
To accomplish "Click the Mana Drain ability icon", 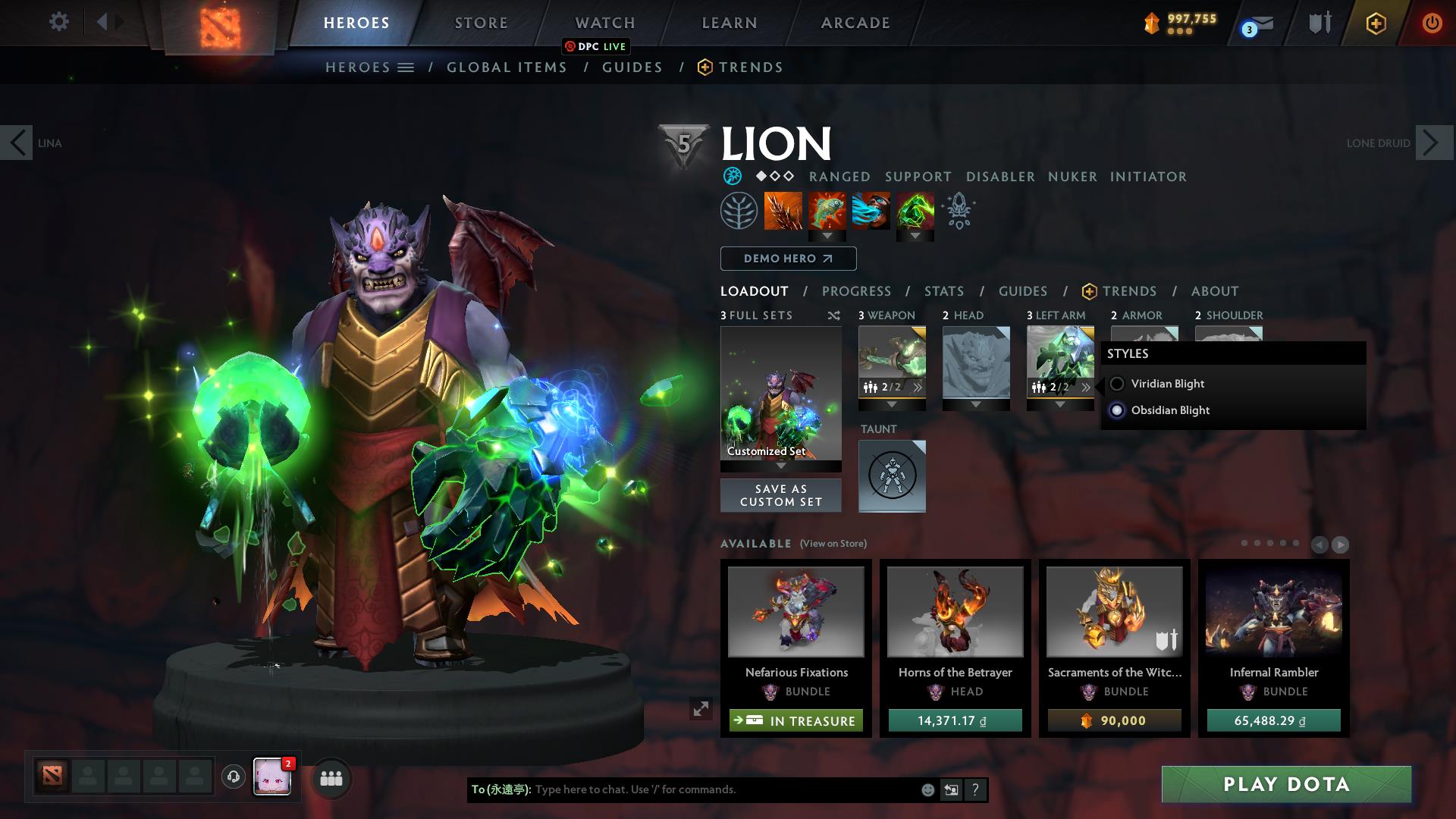I will [871, 212].
